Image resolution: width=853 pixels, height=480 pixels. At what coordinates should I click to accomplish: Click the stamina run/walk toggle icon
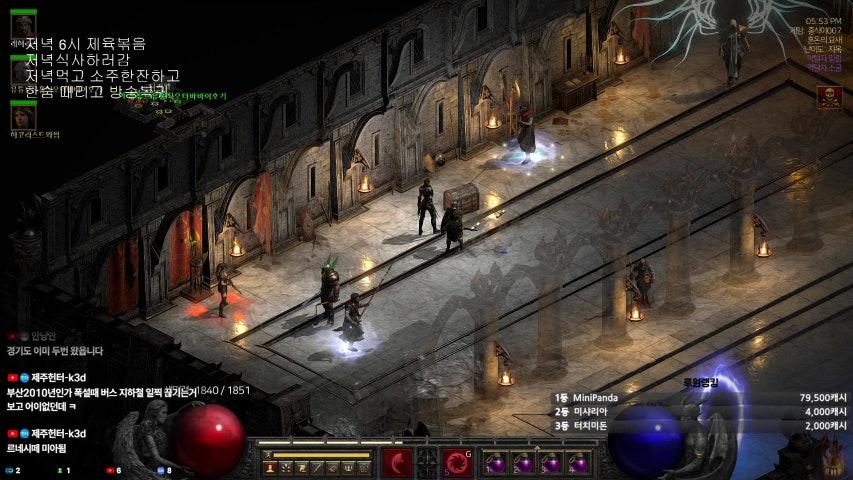(269, 455)
